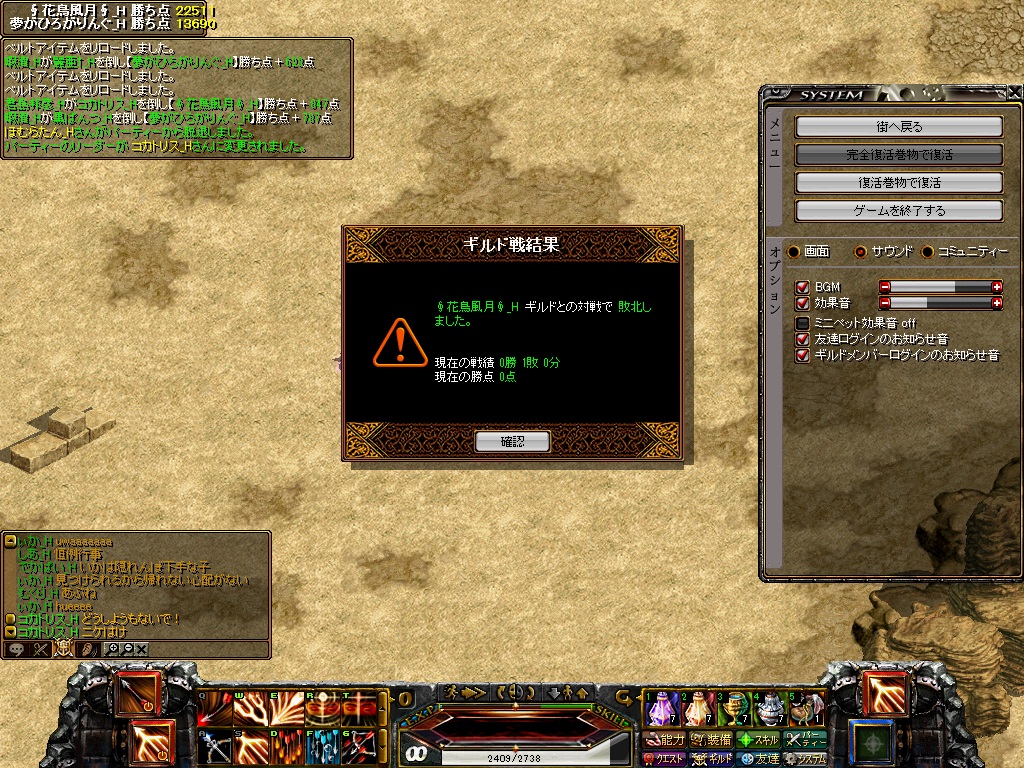Screen dimensions: 1024x768
Task: Quit via ゲームを終了する button
Action: (x=898, y=211)
